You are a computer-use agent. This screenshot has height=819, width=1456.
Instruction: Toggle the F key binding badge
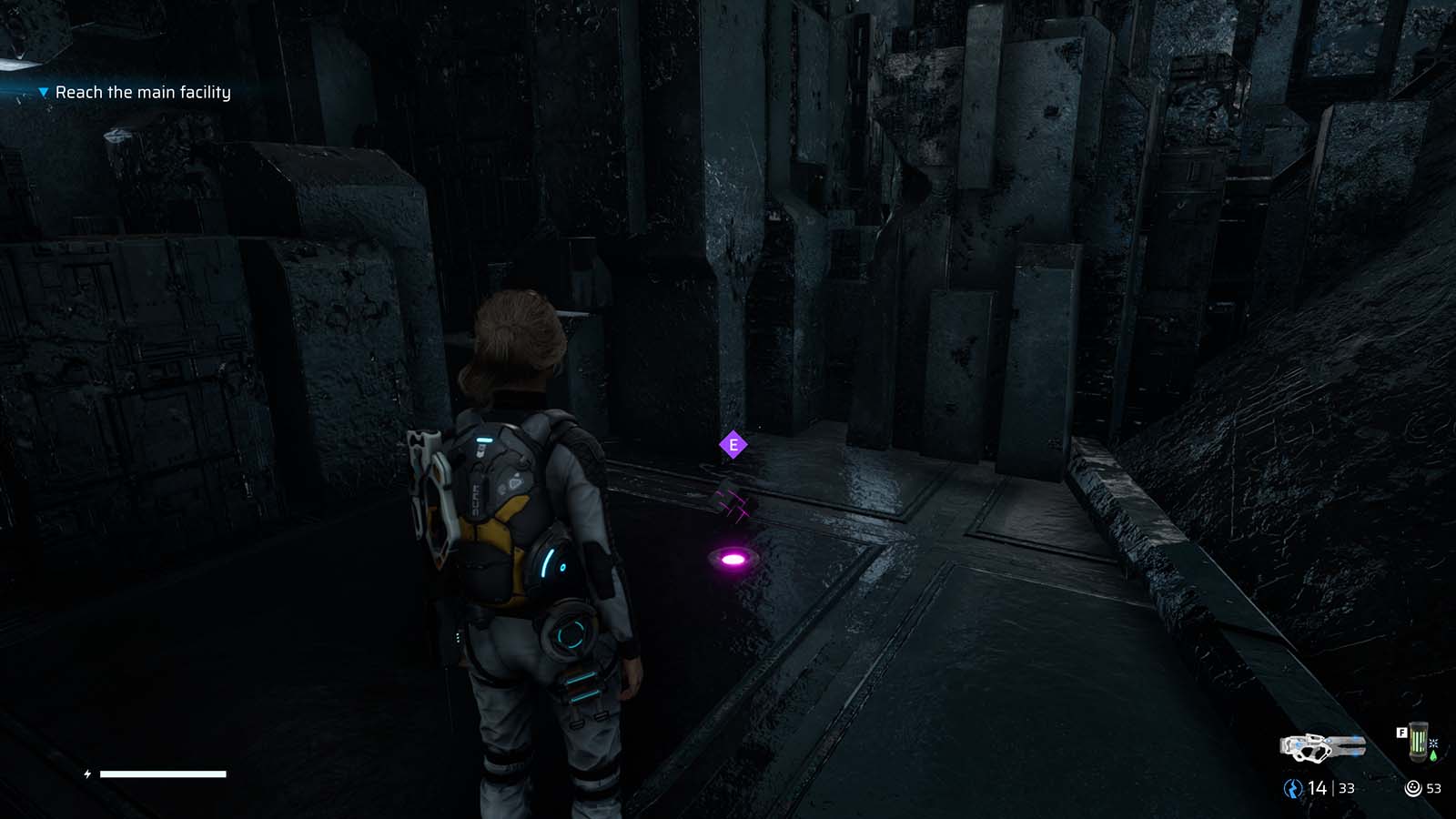coord(1401,733)
